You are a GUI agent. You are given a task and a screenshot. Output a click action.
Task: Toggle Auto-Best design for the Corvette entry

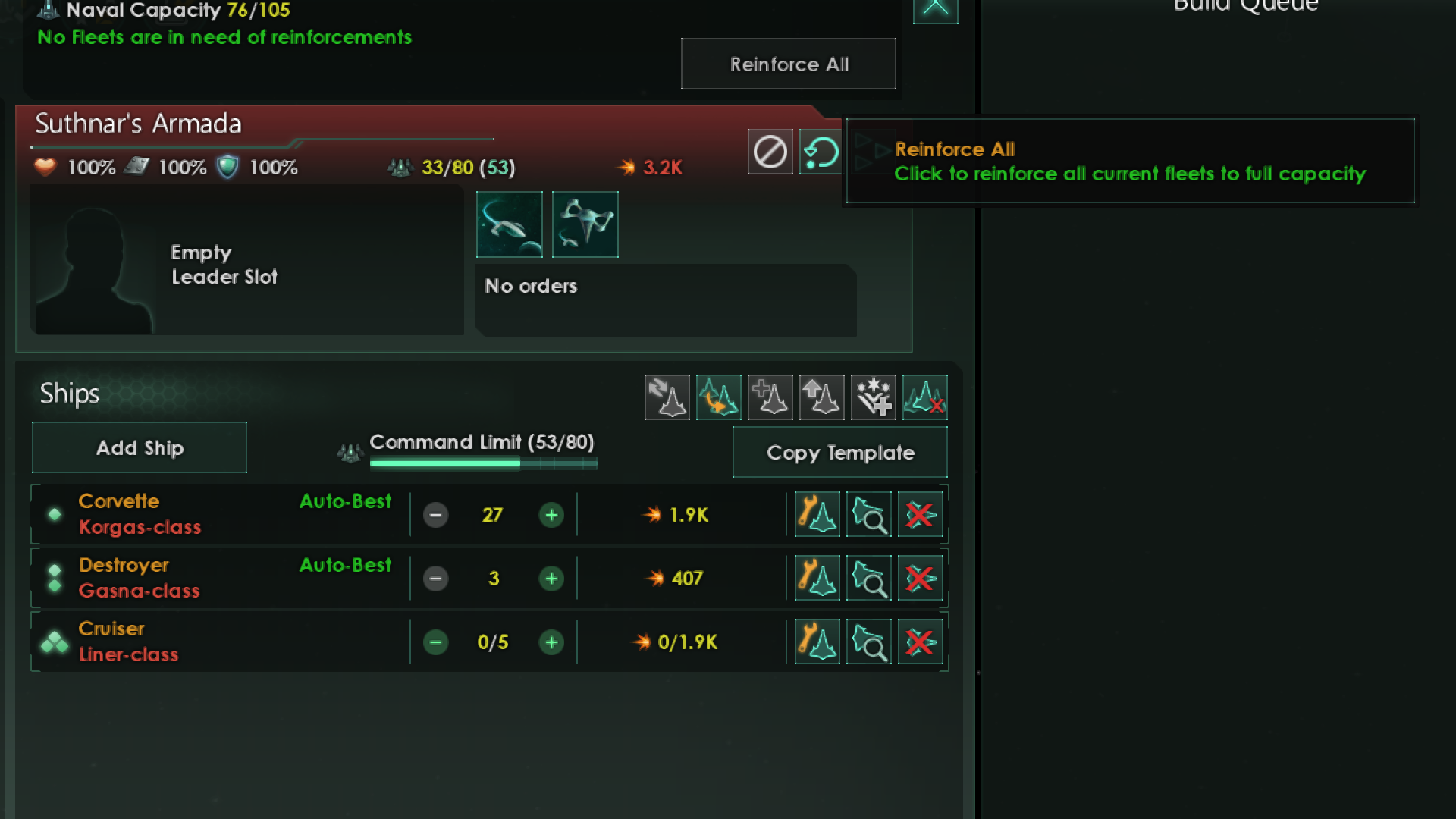[x=345, y=501]
